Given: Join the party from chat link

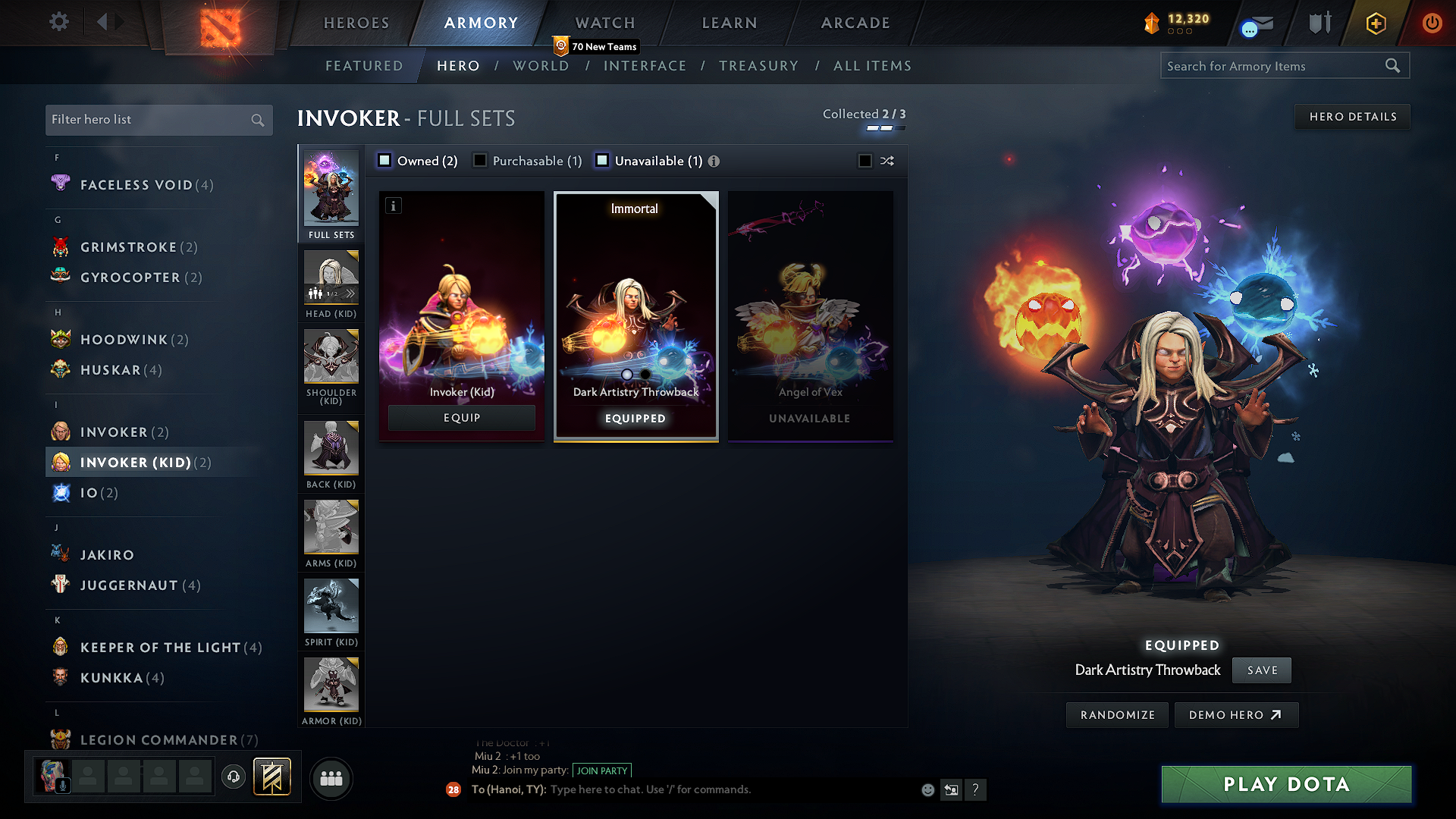Looking at the screenshot, I should pyautogui.click(x=602, y=770).
